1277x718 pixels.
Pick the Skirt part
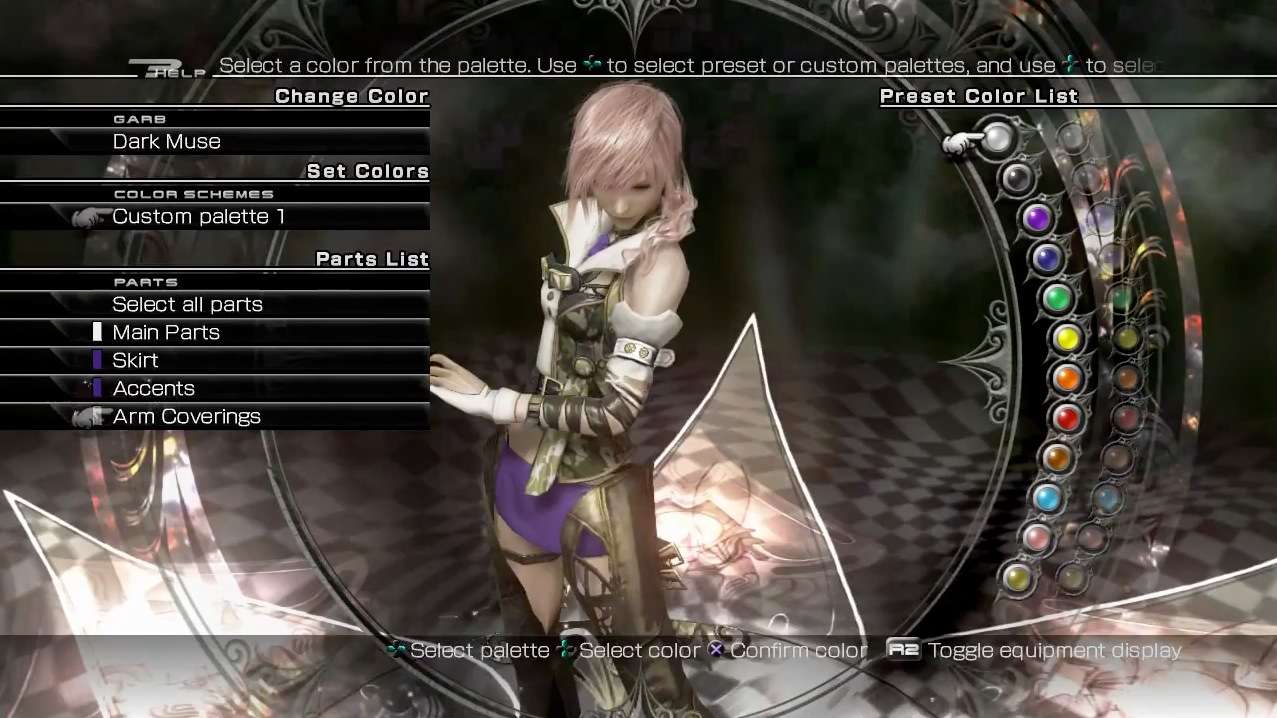pyautogui.click(x=135, y=361)
